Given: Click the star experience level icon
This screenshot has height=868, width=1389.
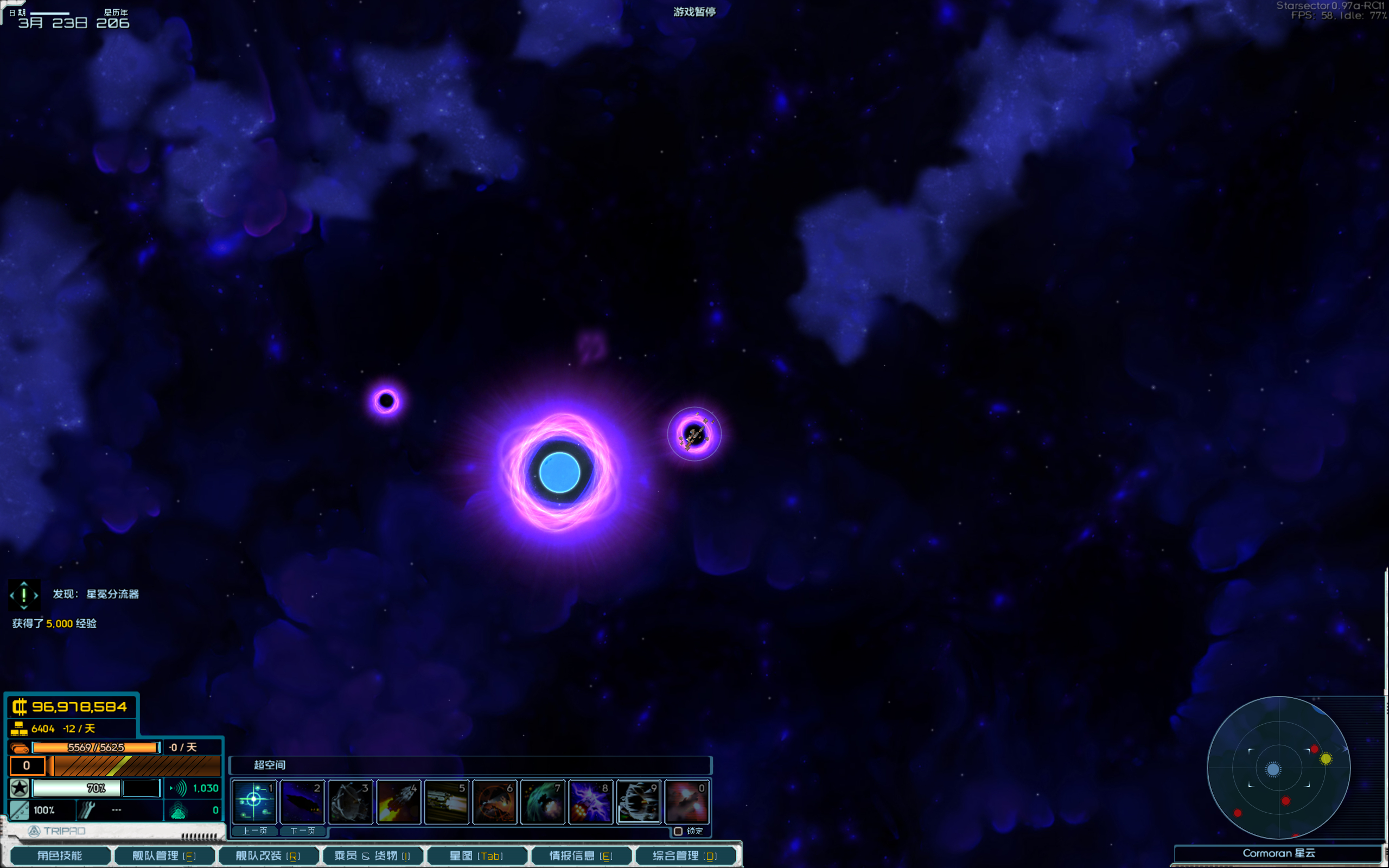Looking at the screenshot, I should [20, 788].
